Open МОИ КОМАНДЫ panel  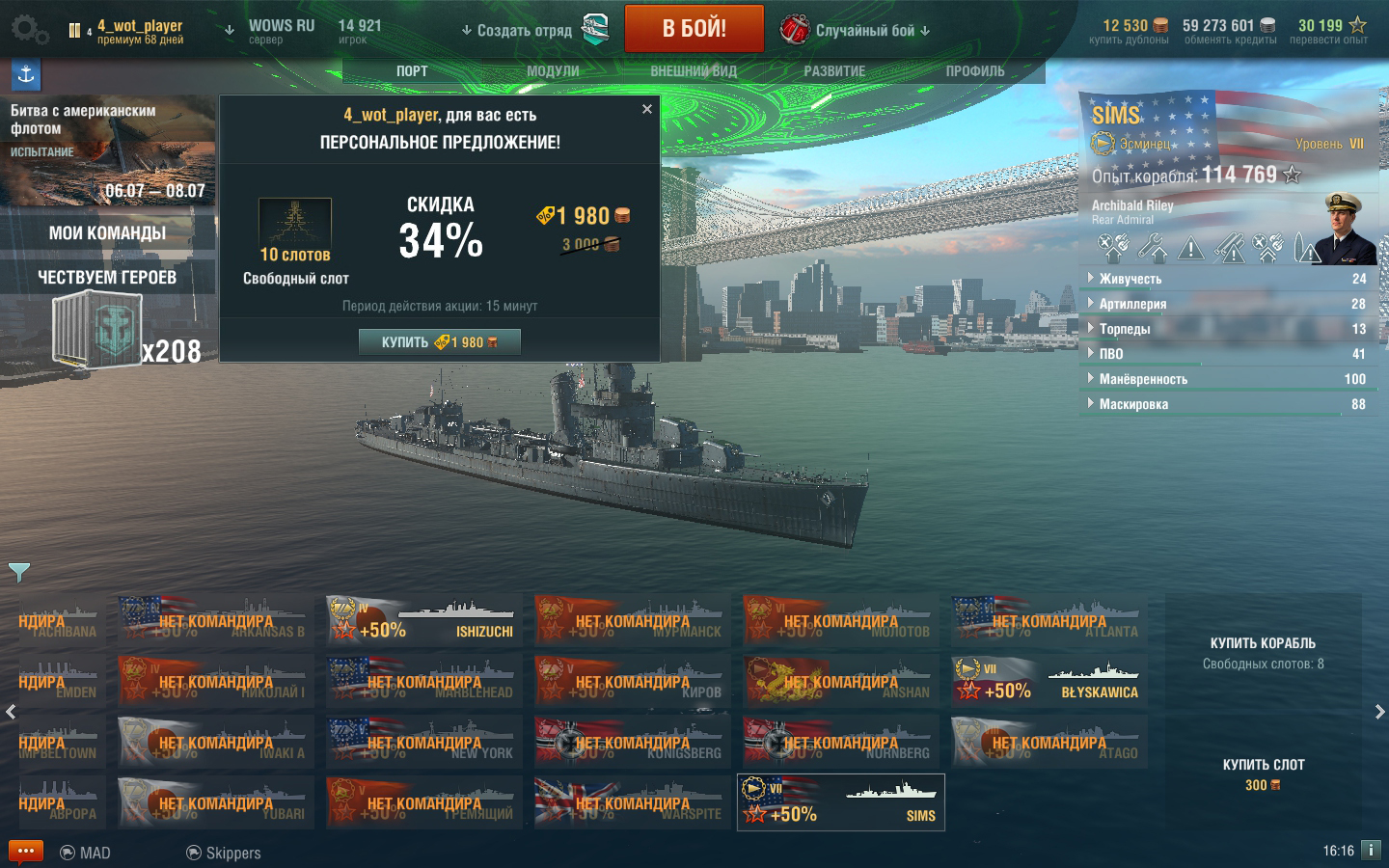pos(107,233)
